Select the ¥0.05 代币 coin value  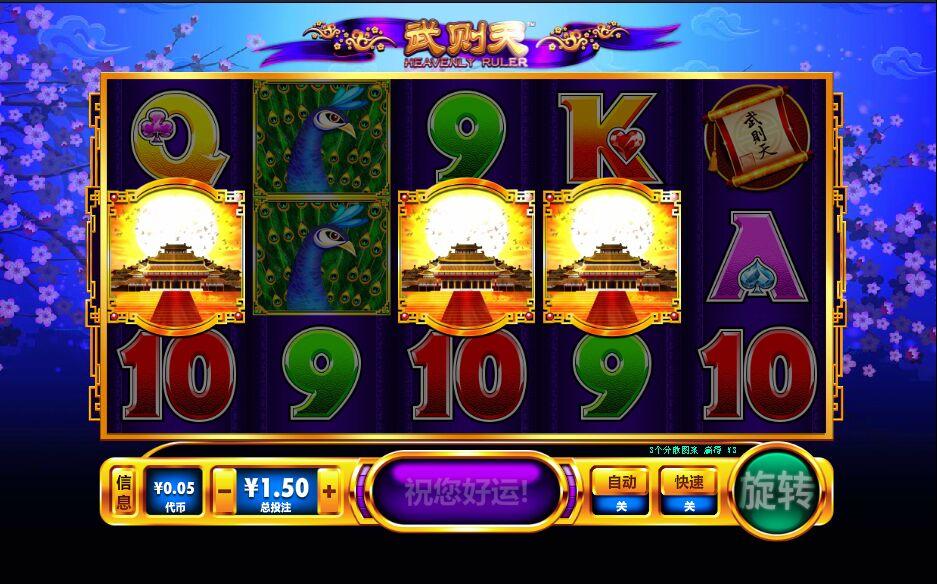pyautogui.click(x=174, y=492)
